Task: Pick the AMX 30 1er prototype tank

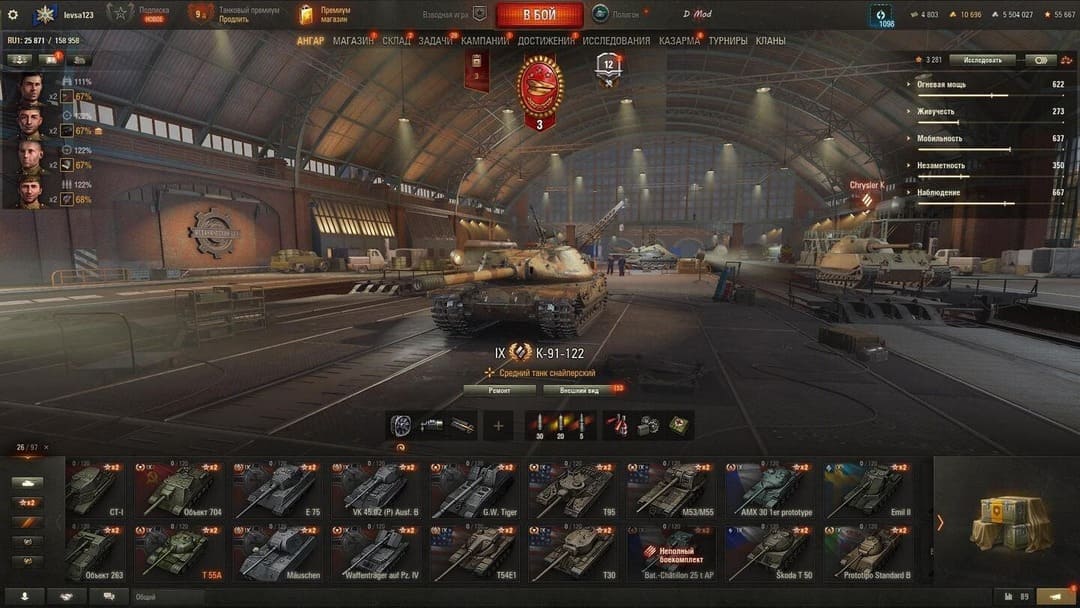Action: tap(770, 490)
